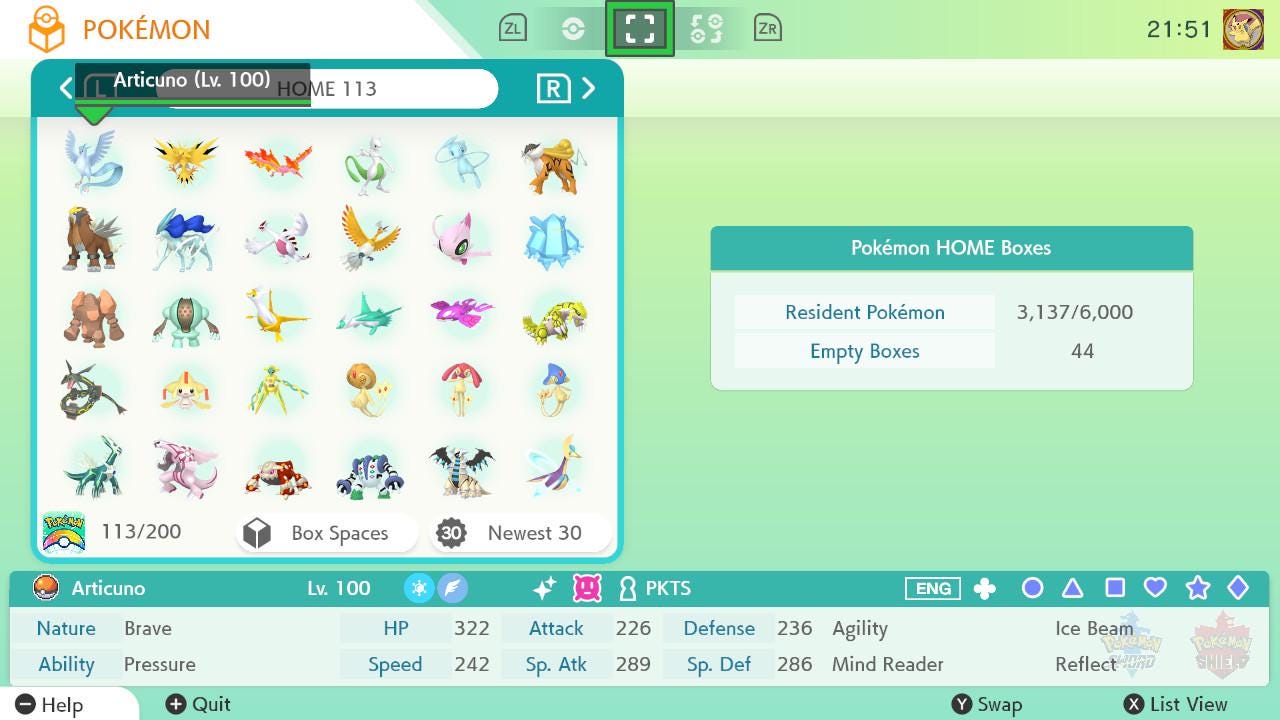The image size is (1280, 720).
Task: Toggle the star marking in the markings row
Action: coord(1197,589)
